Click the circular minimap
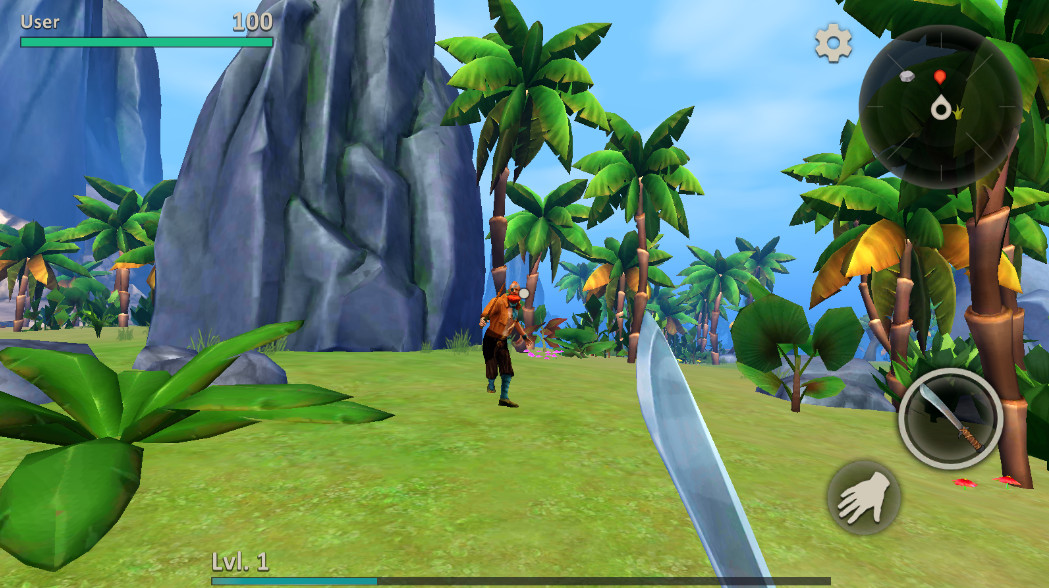This screenshot has width=1049, height=588. click(940, 106)
